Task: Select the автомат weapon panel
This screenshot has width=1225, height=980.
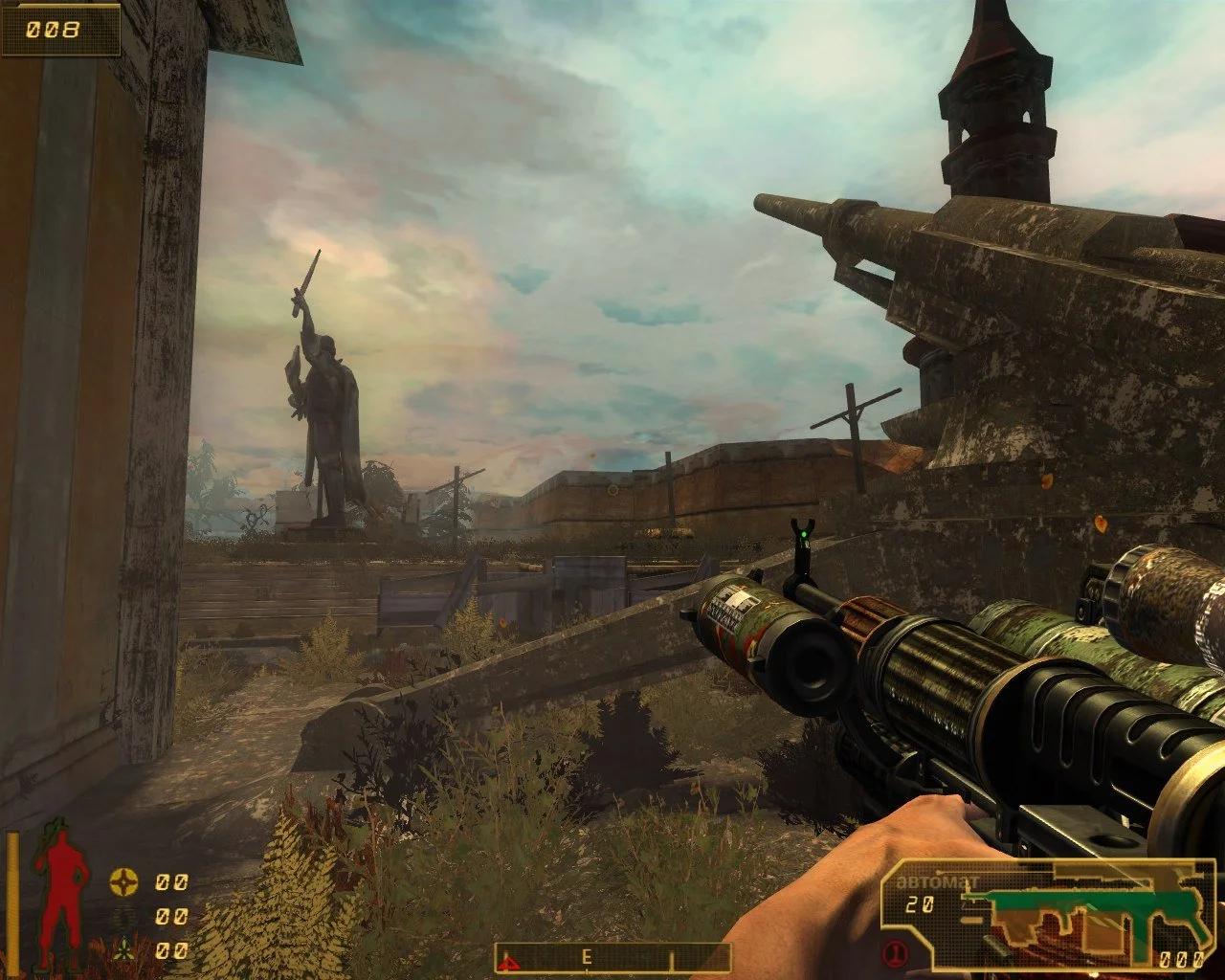Action: [1044, 913]
